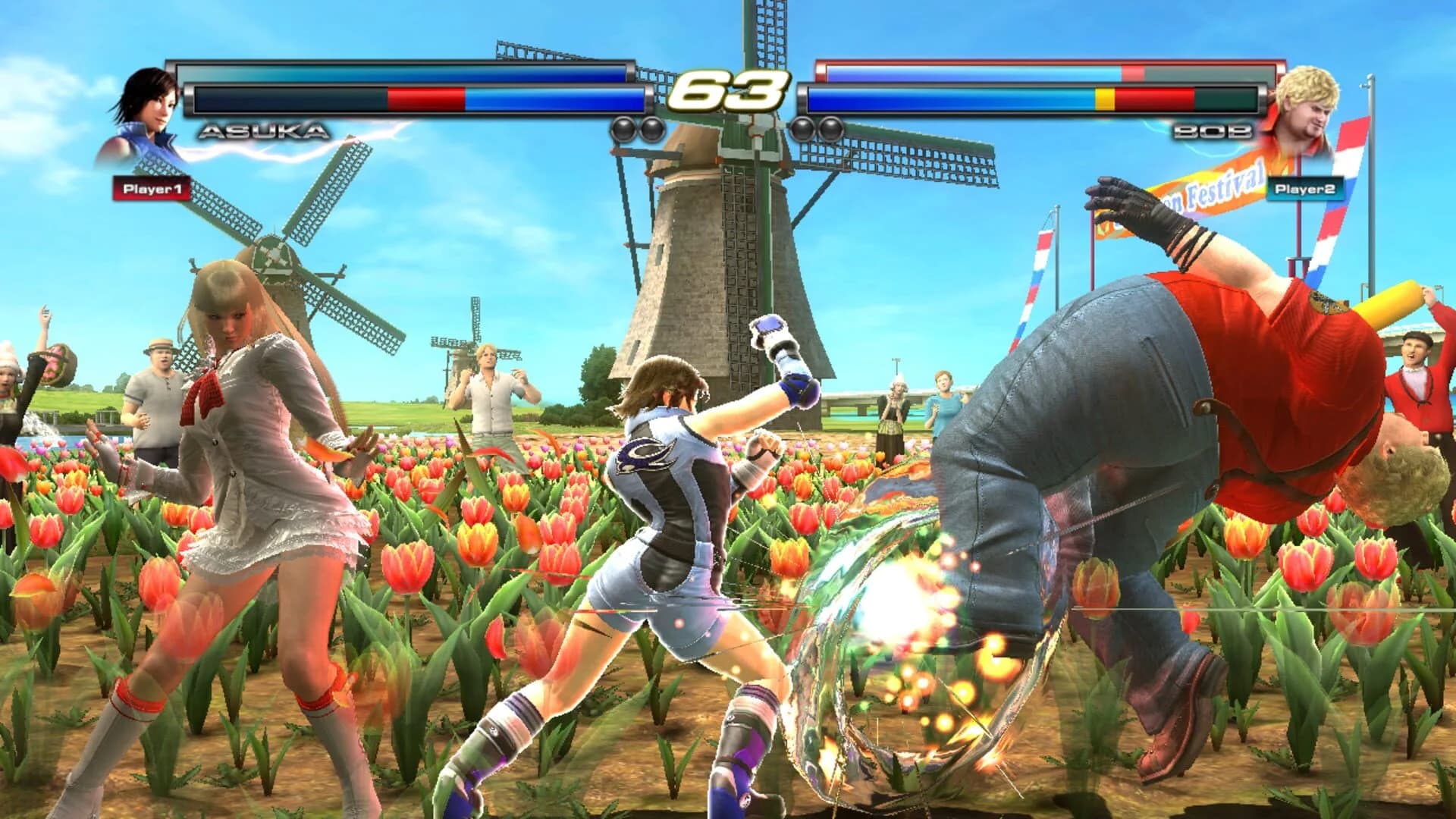
Task: Click the yellow segment in Bob's rage gauge
Action: [1104, 97]
